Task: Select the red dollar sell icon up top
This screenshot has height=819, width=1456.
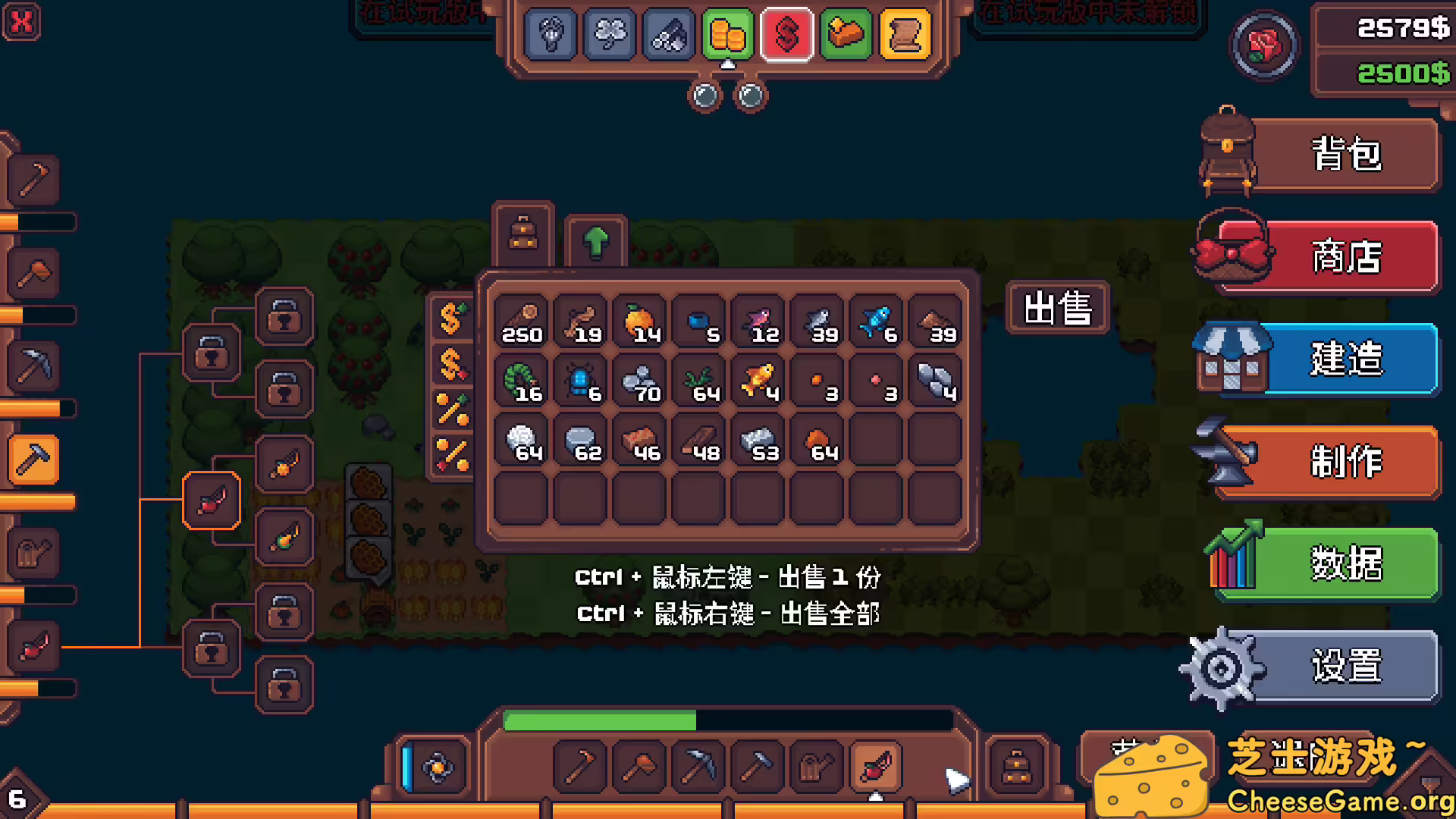Action: click(787, 34)
